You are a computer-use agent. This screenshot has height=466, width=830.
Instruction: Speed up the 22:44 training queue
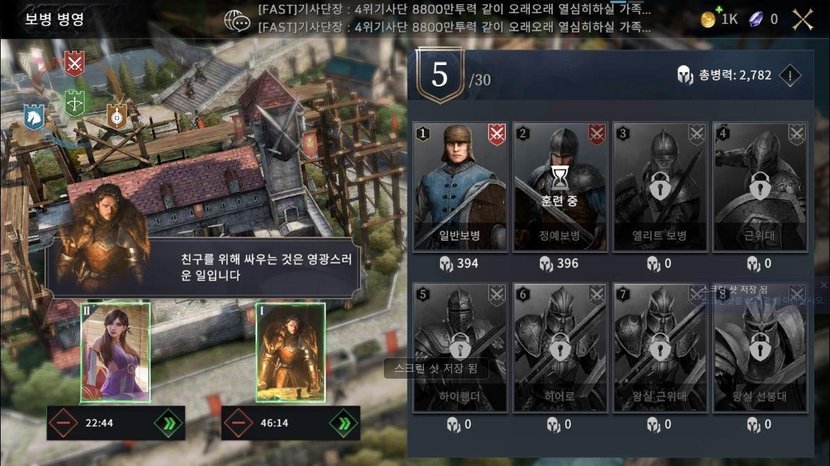(x=166, y=423)
